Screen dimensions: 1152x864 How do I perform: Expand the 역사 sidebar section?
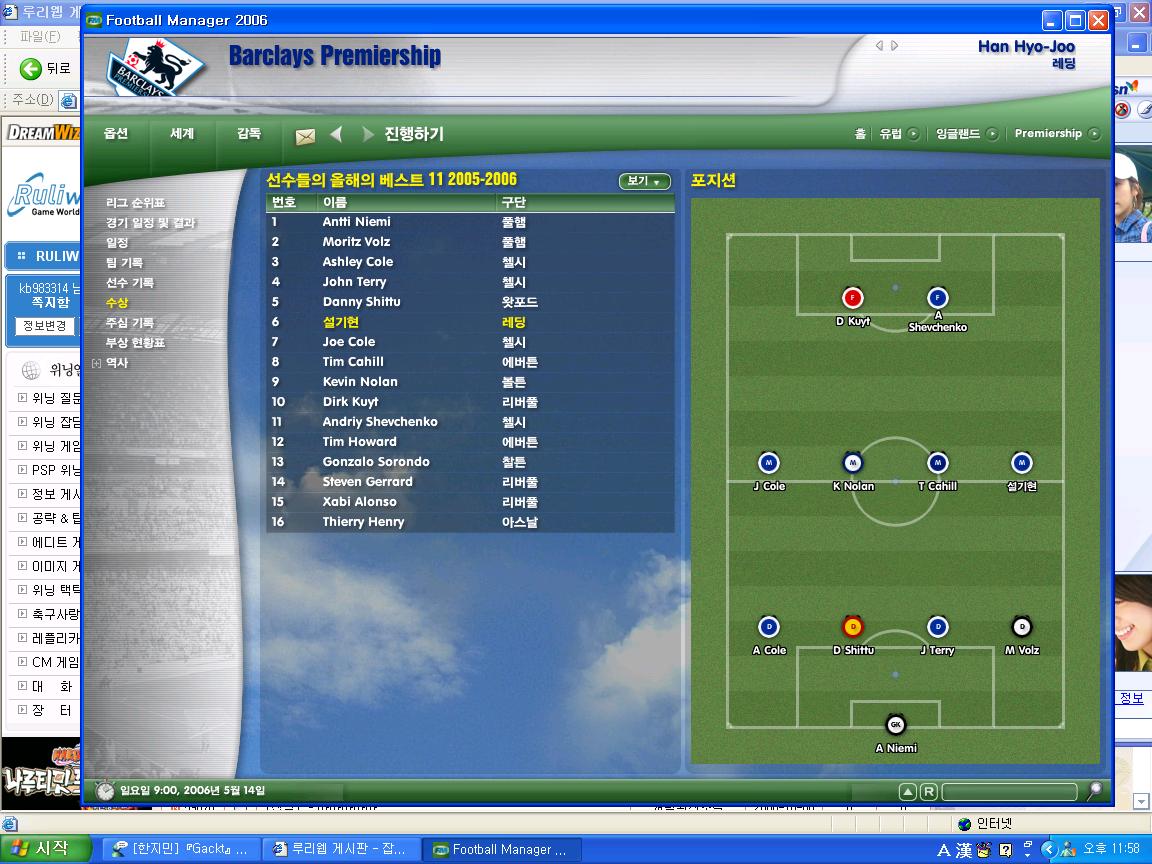click(x=97, y=363)
